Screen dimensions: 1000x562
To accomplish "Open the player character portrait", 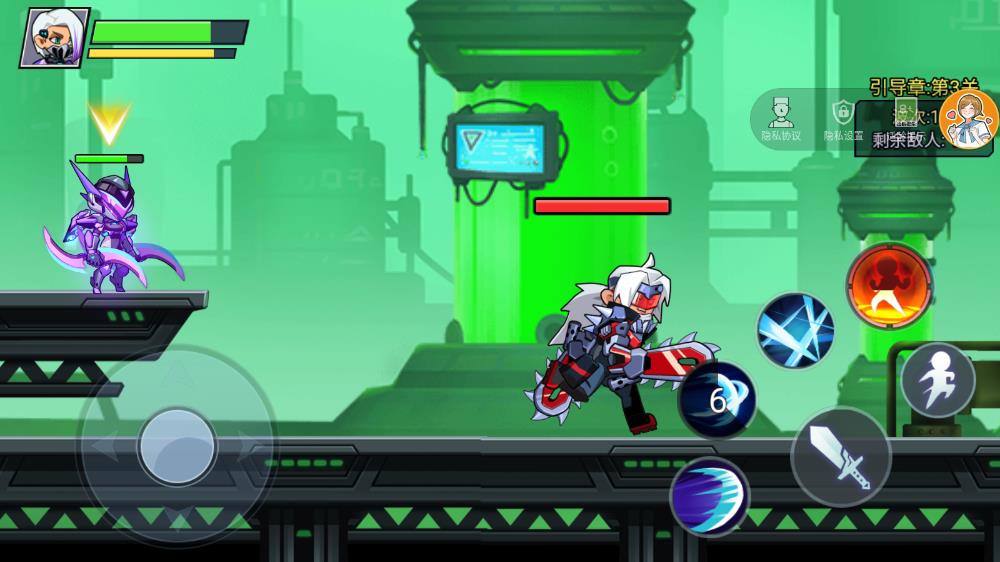I will 55,37.
